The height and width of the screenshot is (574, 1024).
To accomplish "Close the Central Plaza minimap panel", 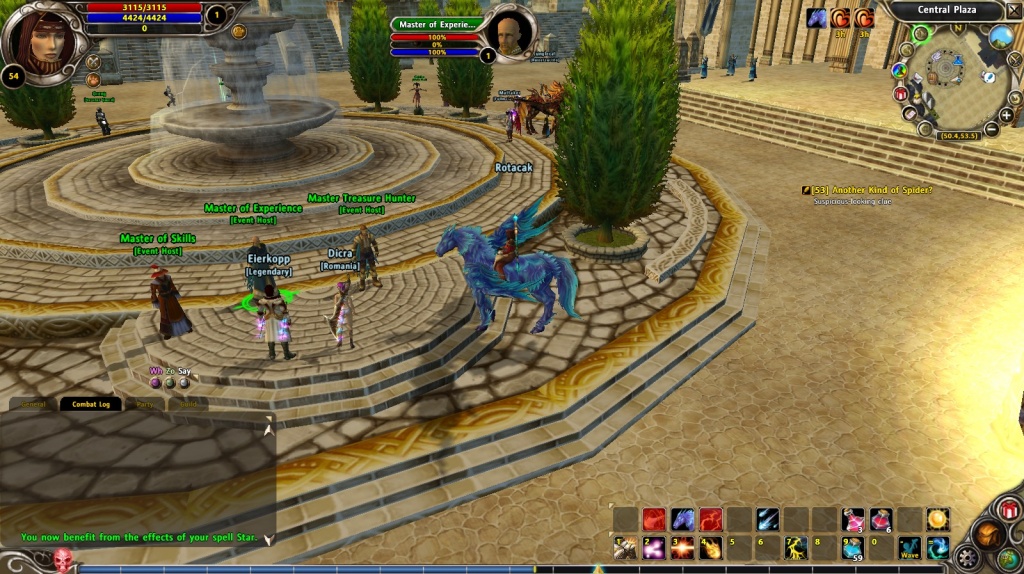I will coord(1013,11).
